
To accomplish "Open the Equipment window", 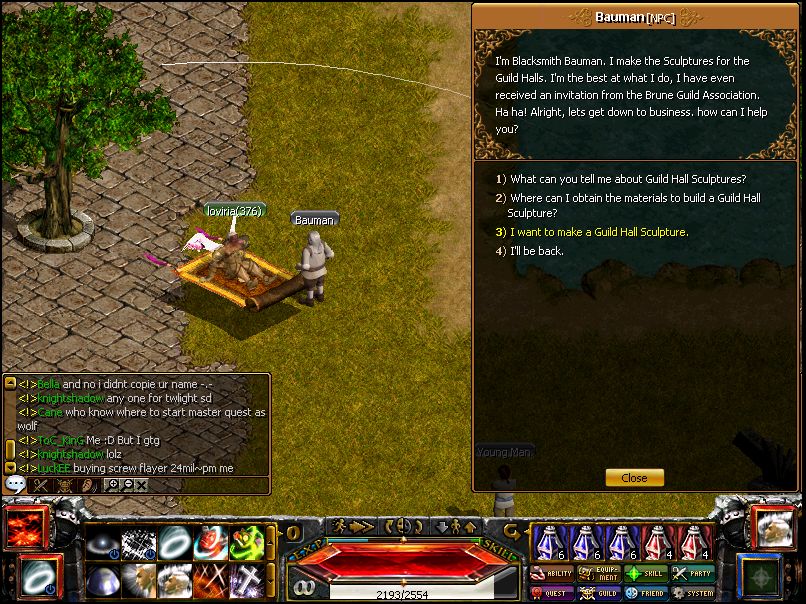I will click(600, 574).
